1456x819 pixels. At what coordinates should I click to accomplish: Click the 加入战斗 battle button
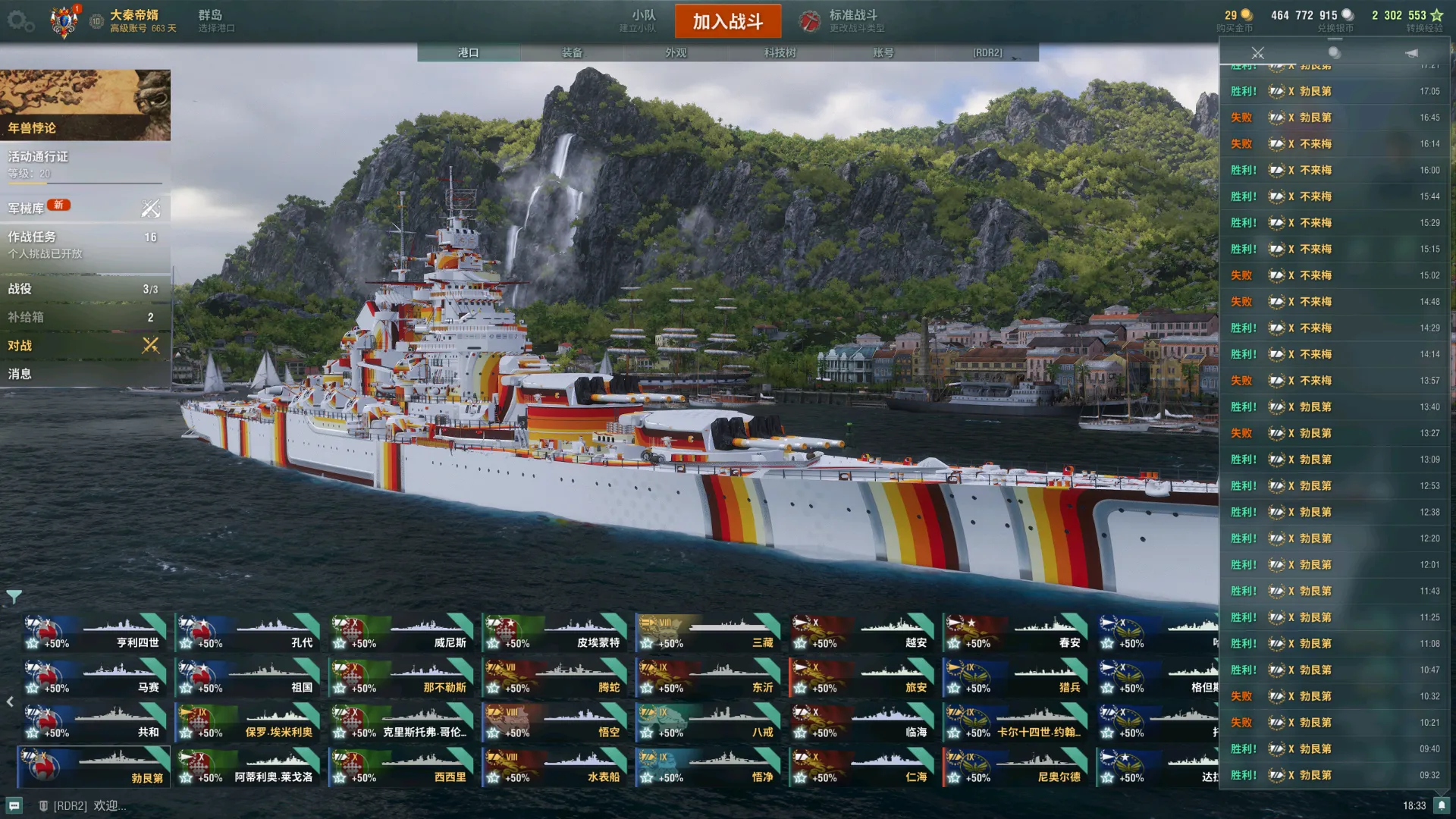point(727,21)
